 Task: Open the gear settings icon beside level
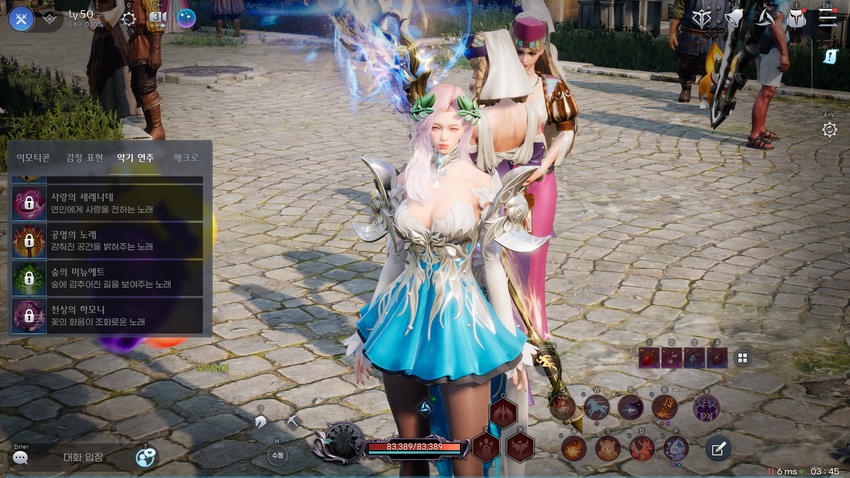[x=129, y=18]
